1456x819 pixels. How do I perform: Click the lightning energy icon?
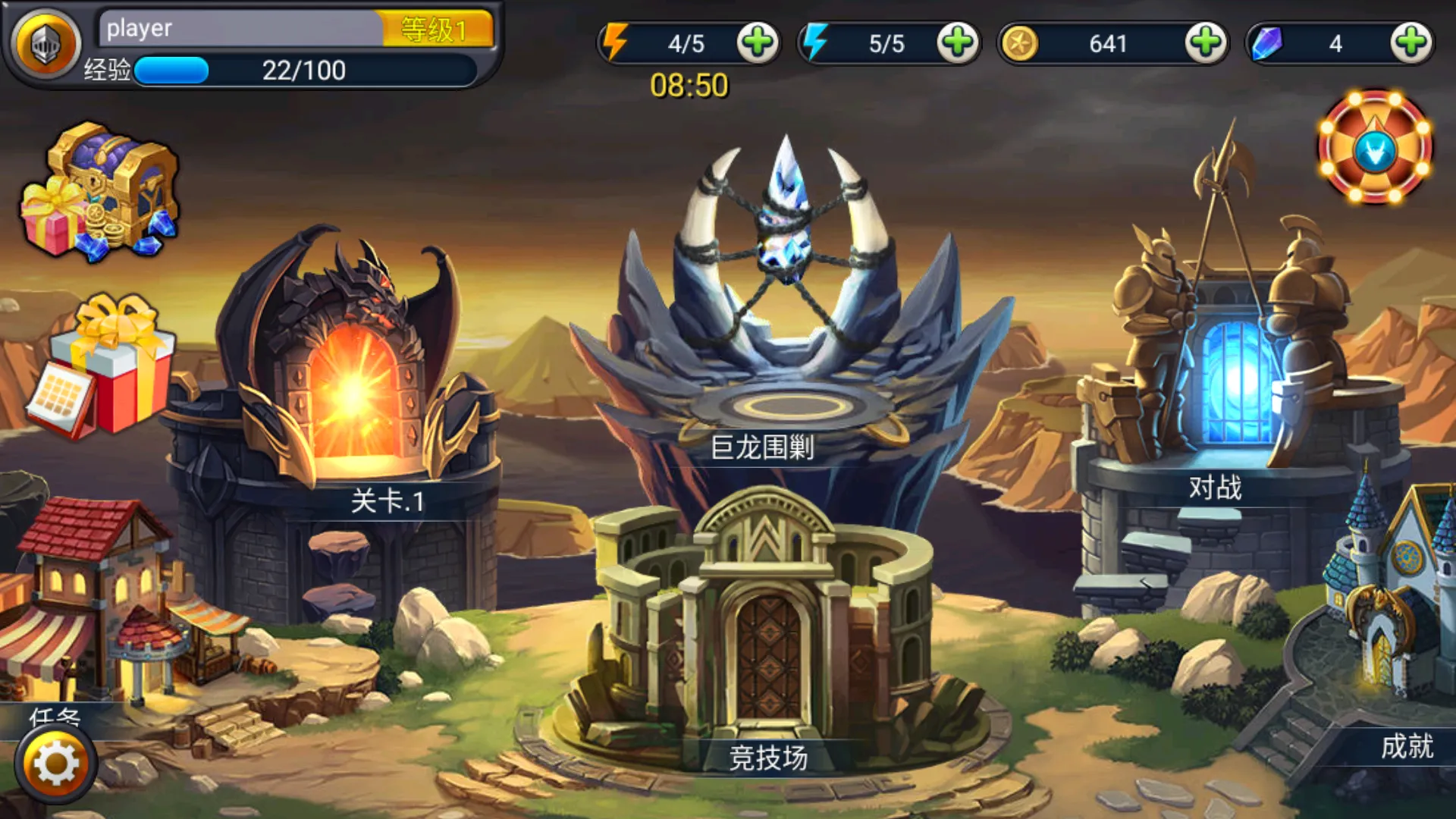614,42
